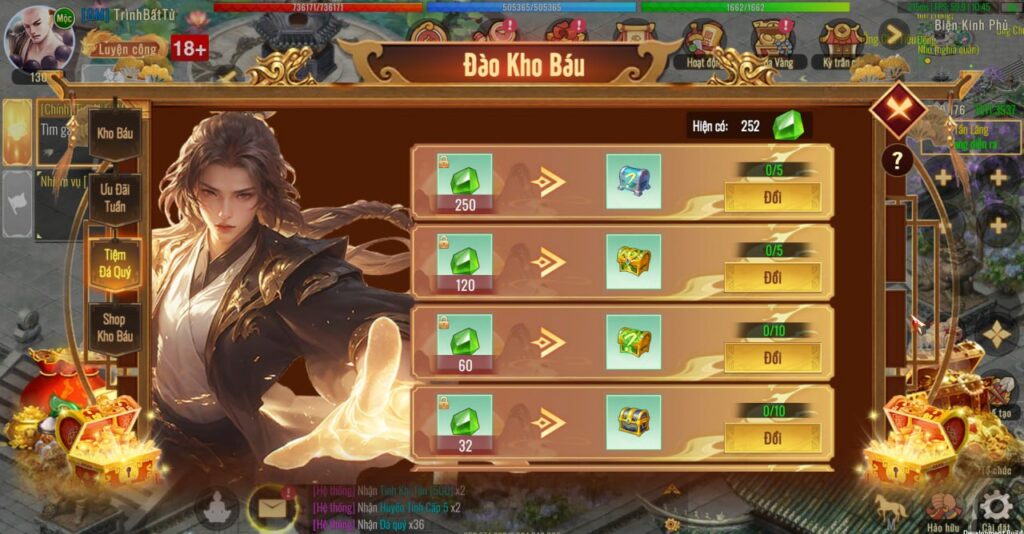Open the question mark help button

point(897,160)
